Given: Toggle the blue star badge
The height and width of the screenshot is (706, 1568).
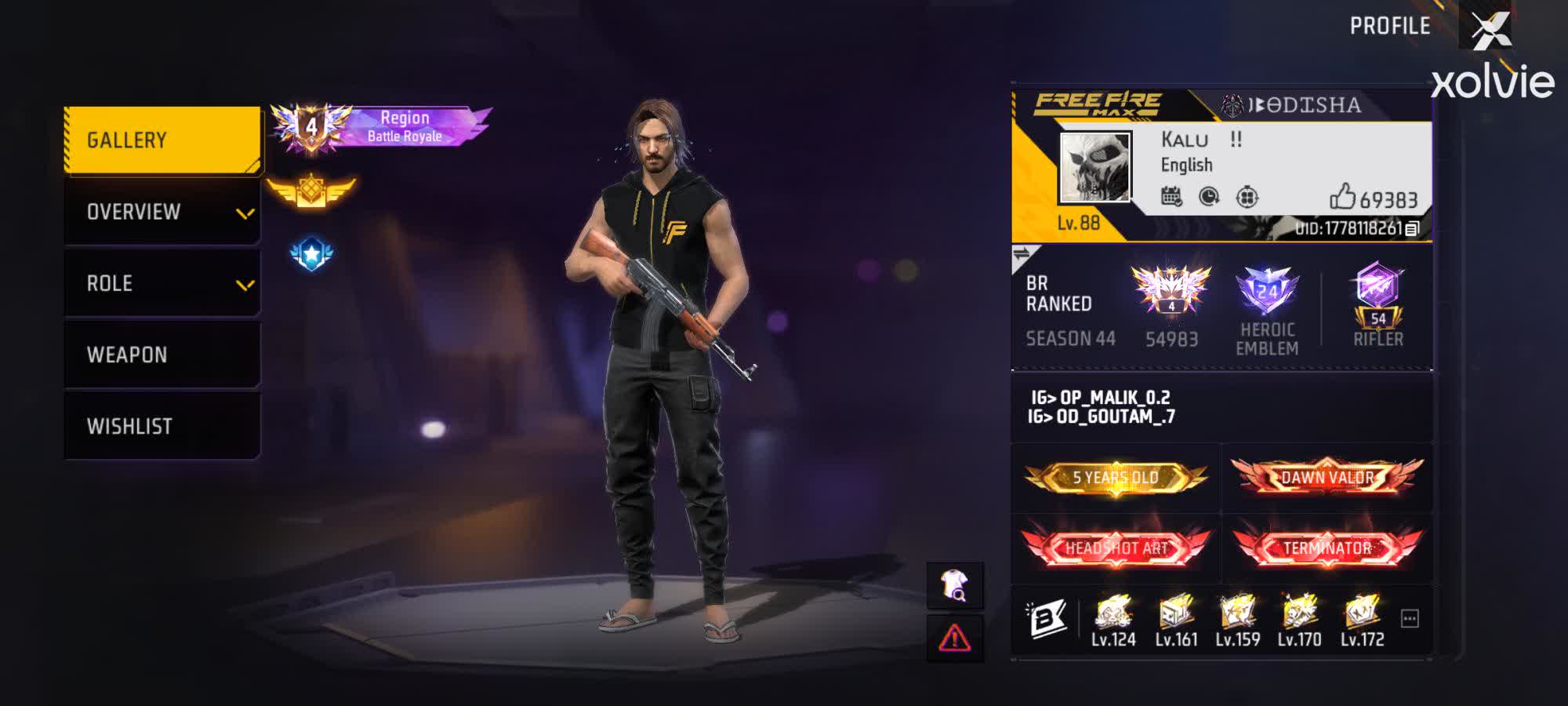Looking at the screenshot, I should [311, 253].
